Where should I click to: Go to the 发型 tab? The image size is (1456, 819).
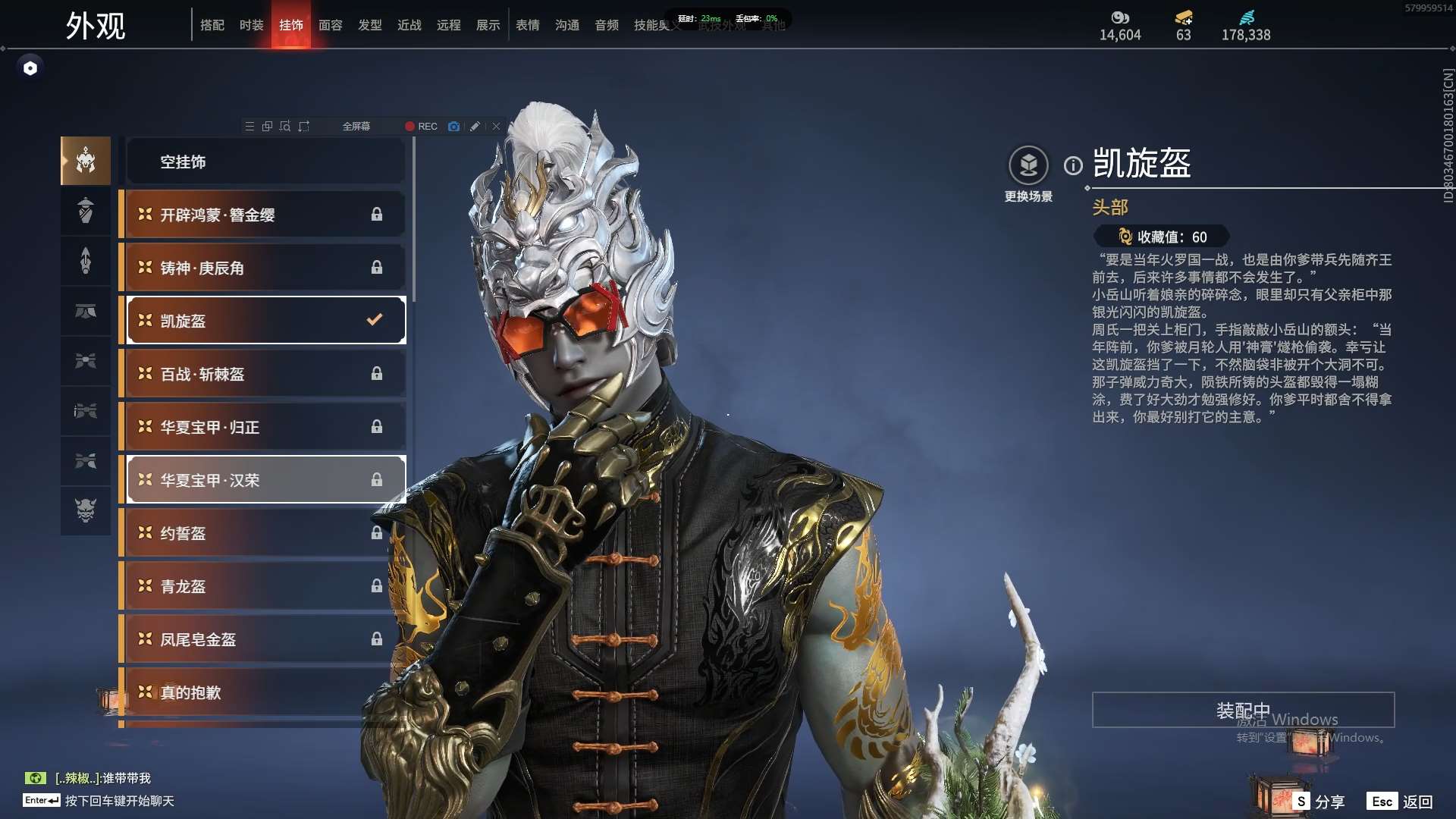[x=369, y=25]
